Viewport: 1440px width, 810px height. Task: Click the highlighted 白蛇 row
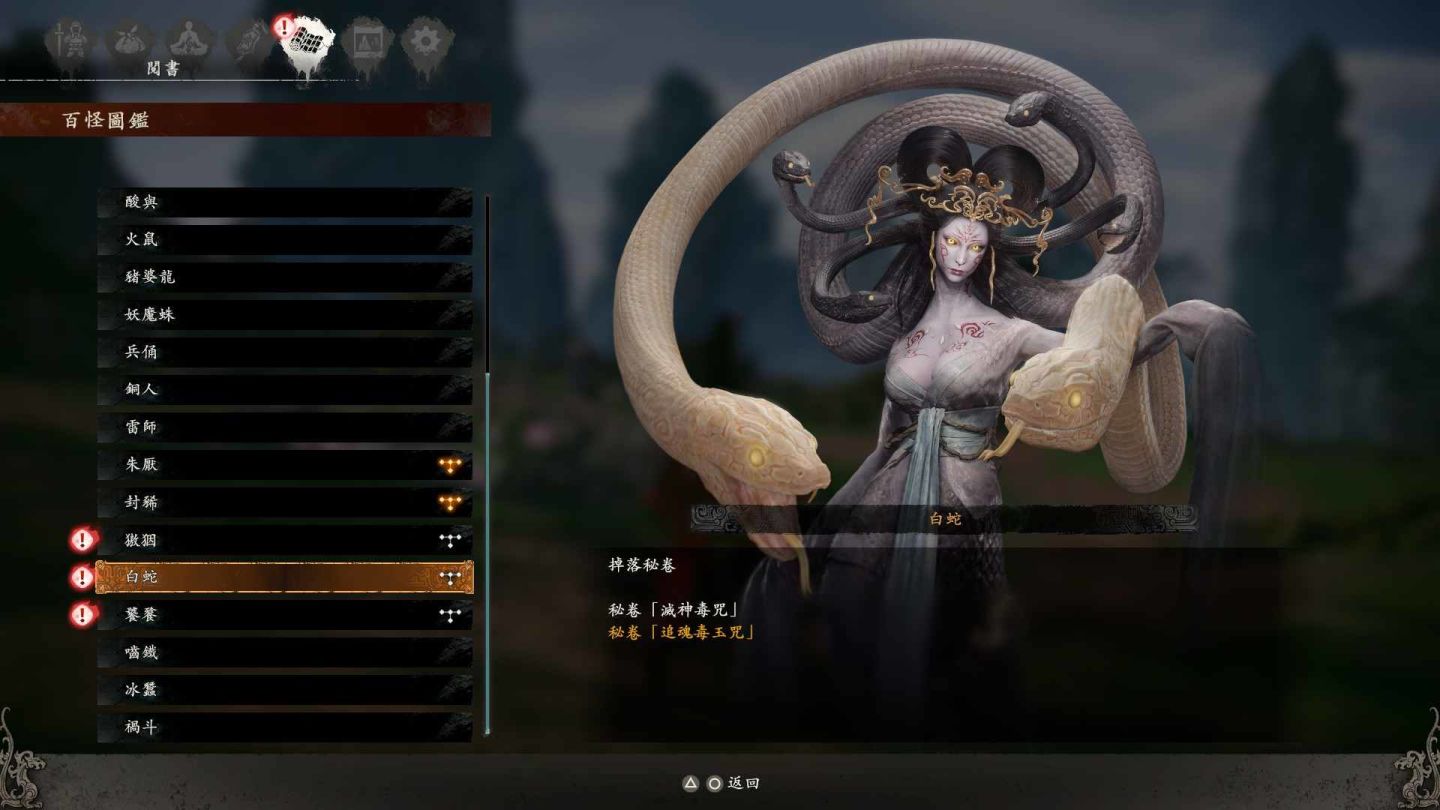284,577
